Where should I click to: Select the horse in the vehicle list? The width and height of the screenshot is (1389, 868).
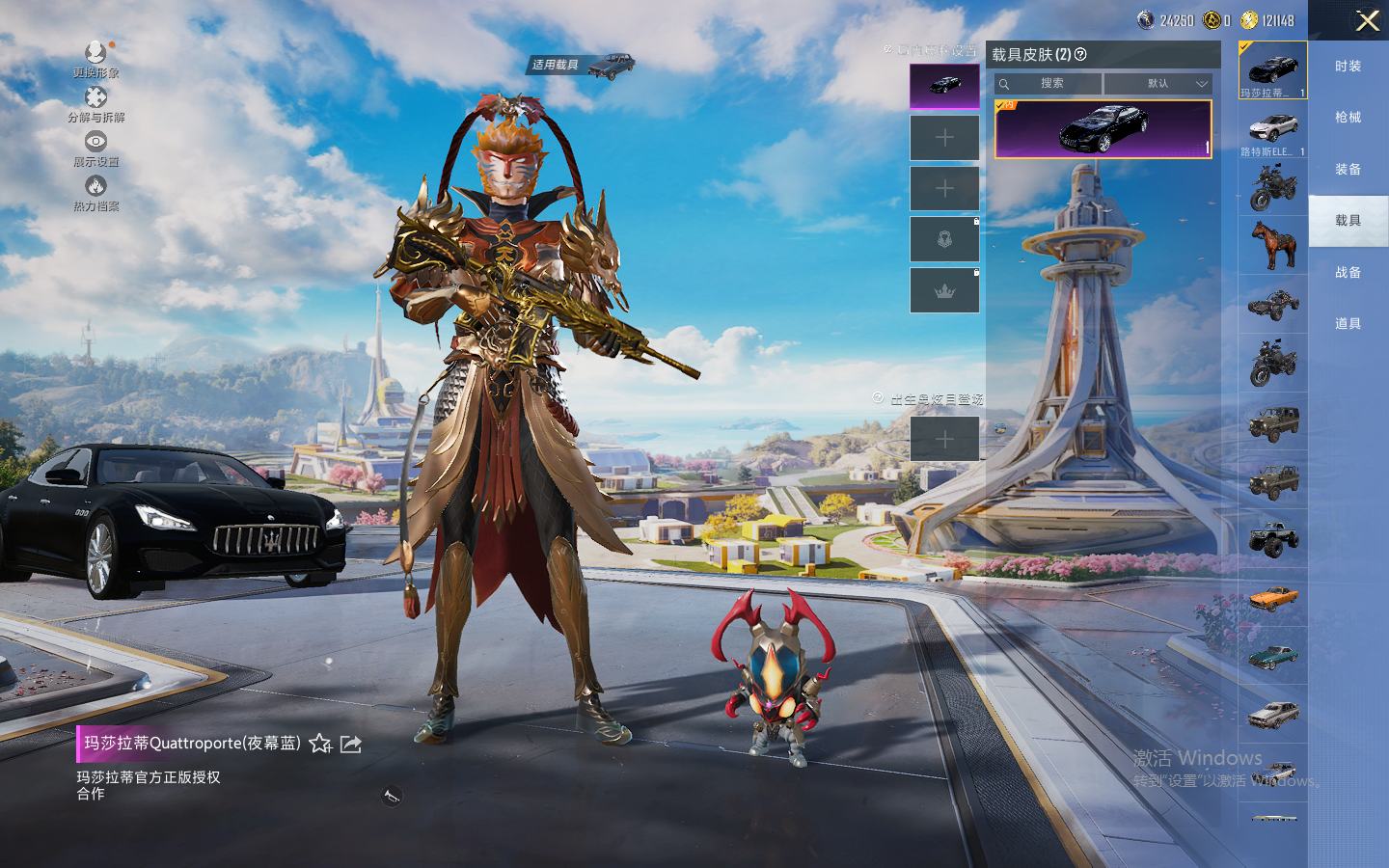pos(1272,245)
